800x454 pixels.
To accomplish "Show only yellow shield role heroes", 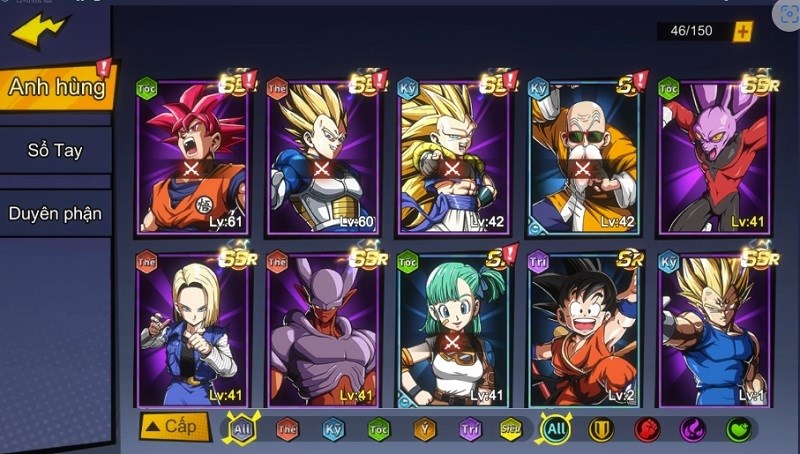I will pos(601,430).
